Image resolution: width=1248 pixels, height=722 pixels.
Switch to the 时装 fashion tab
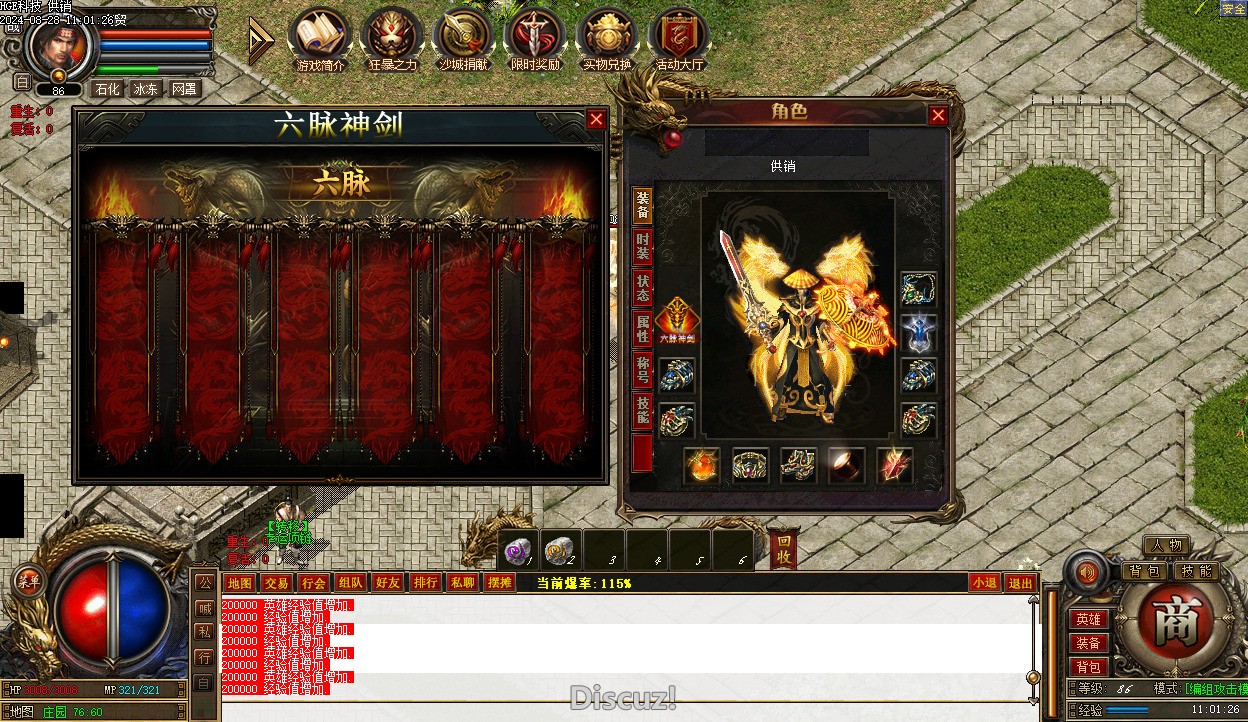(x=642, y=246)
